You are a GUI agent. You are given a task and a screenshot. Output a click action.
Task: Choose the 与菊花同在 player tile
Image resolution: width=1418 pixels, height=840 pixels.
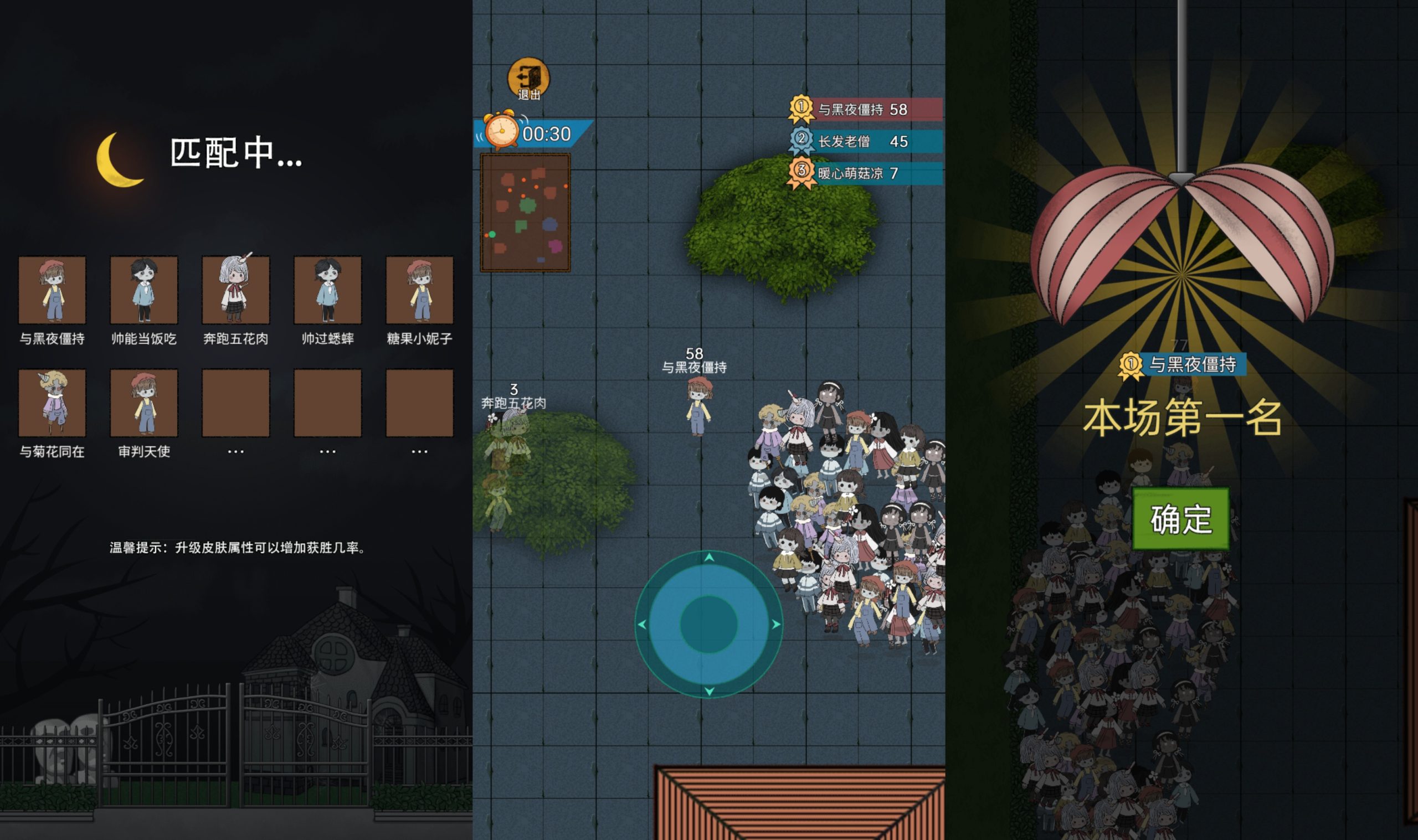pos(52,403)
